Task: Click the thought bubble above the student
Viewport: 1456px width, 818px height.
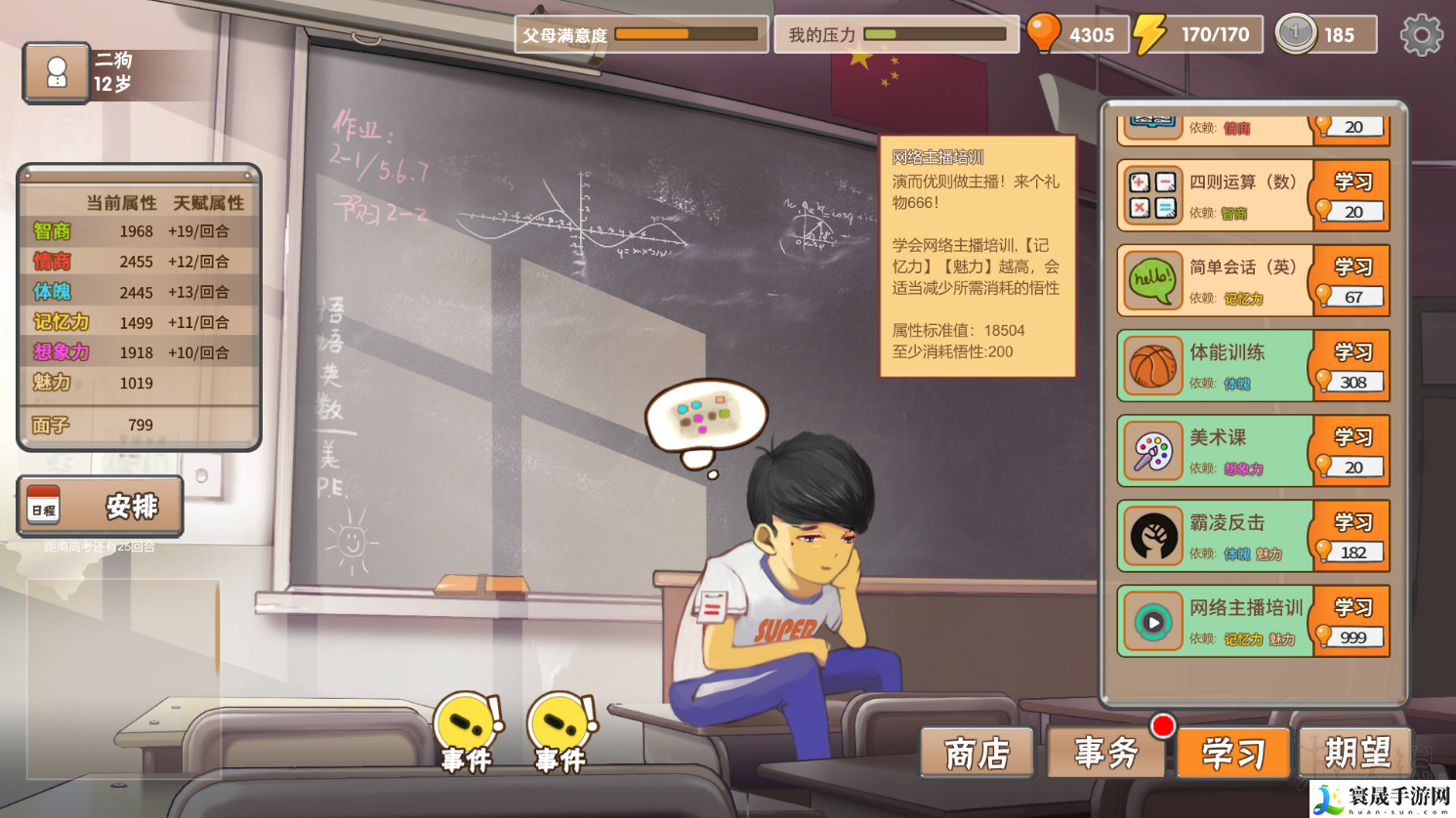Action: pyautogui.click(x=706, y=417)
